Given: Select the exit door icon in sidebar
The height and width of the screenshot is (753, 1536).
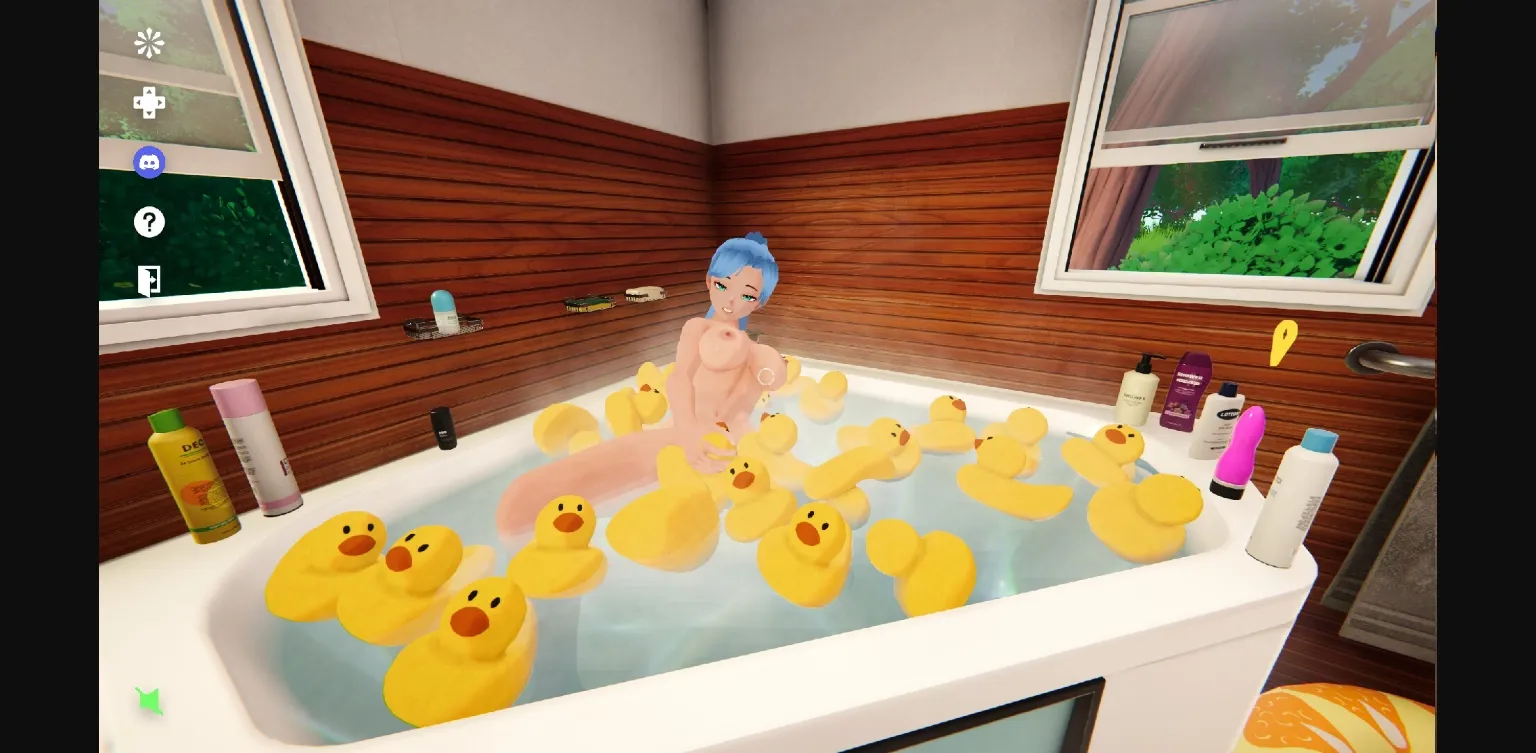Looking at the screenshot, I should click(149, 281).
